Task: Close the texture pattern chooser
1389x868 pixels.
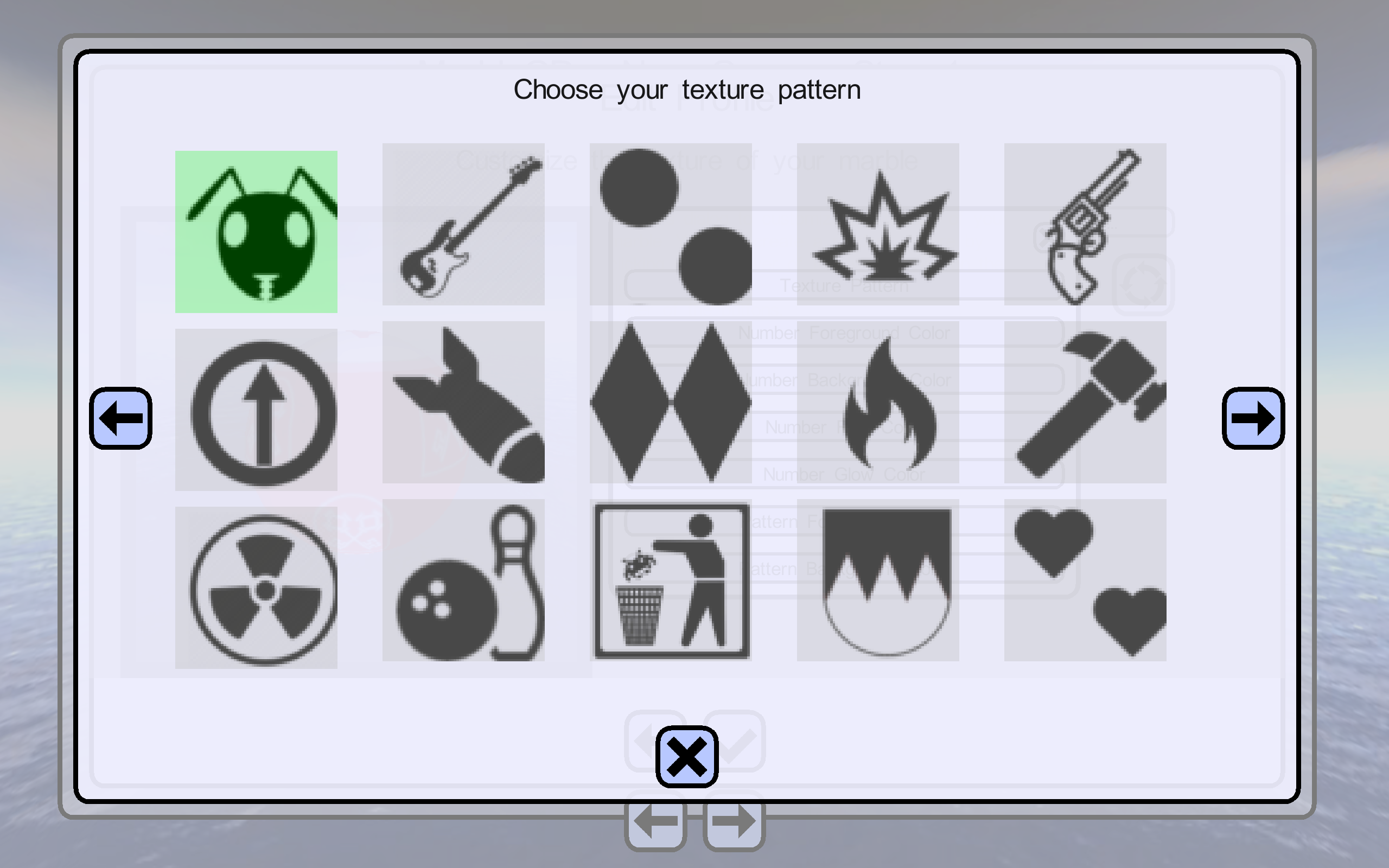Action: [686, 757]
